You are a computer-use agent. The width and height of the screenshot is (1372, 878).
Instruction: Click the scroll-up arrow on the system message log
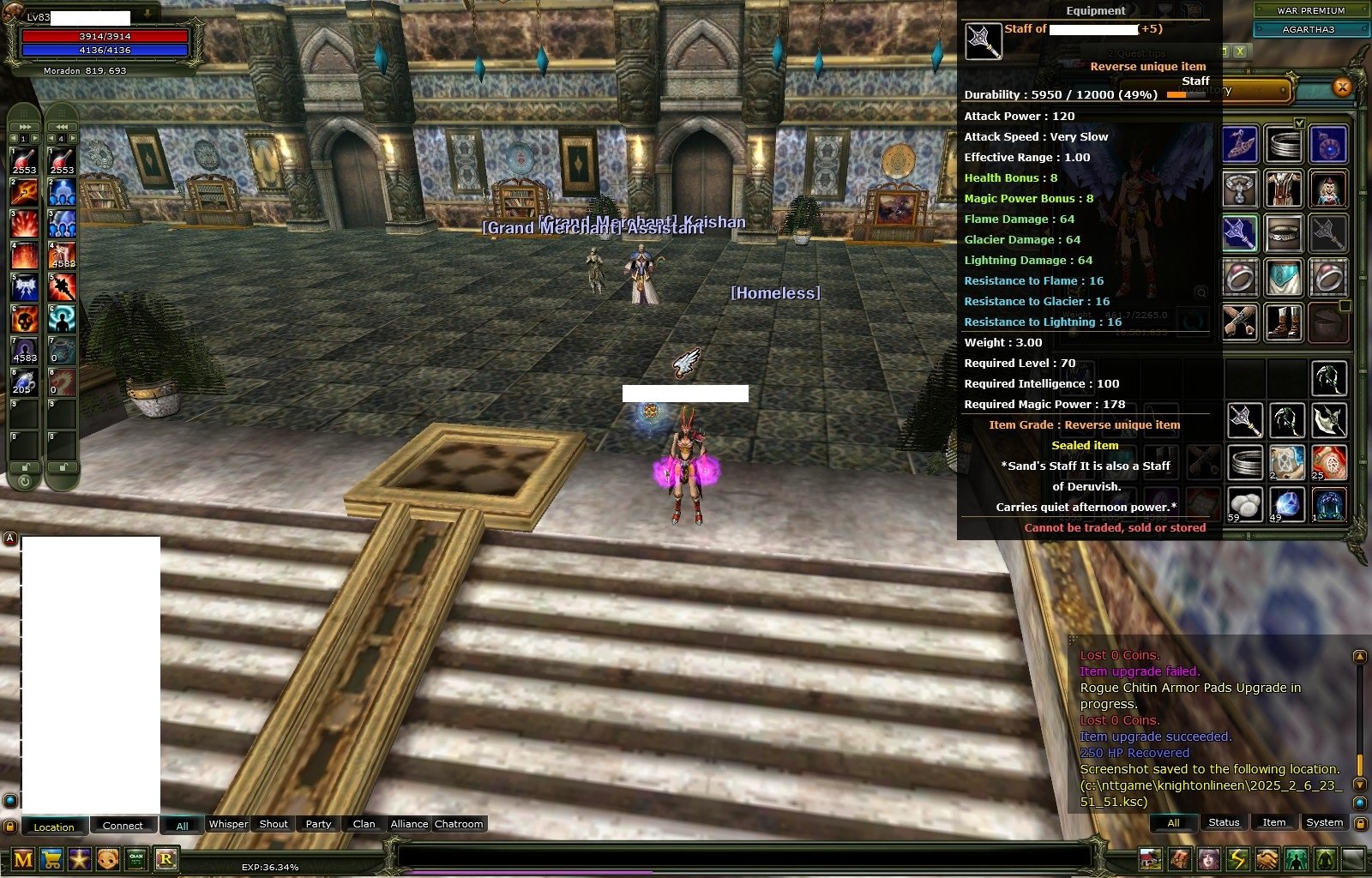coord(1361,655)
